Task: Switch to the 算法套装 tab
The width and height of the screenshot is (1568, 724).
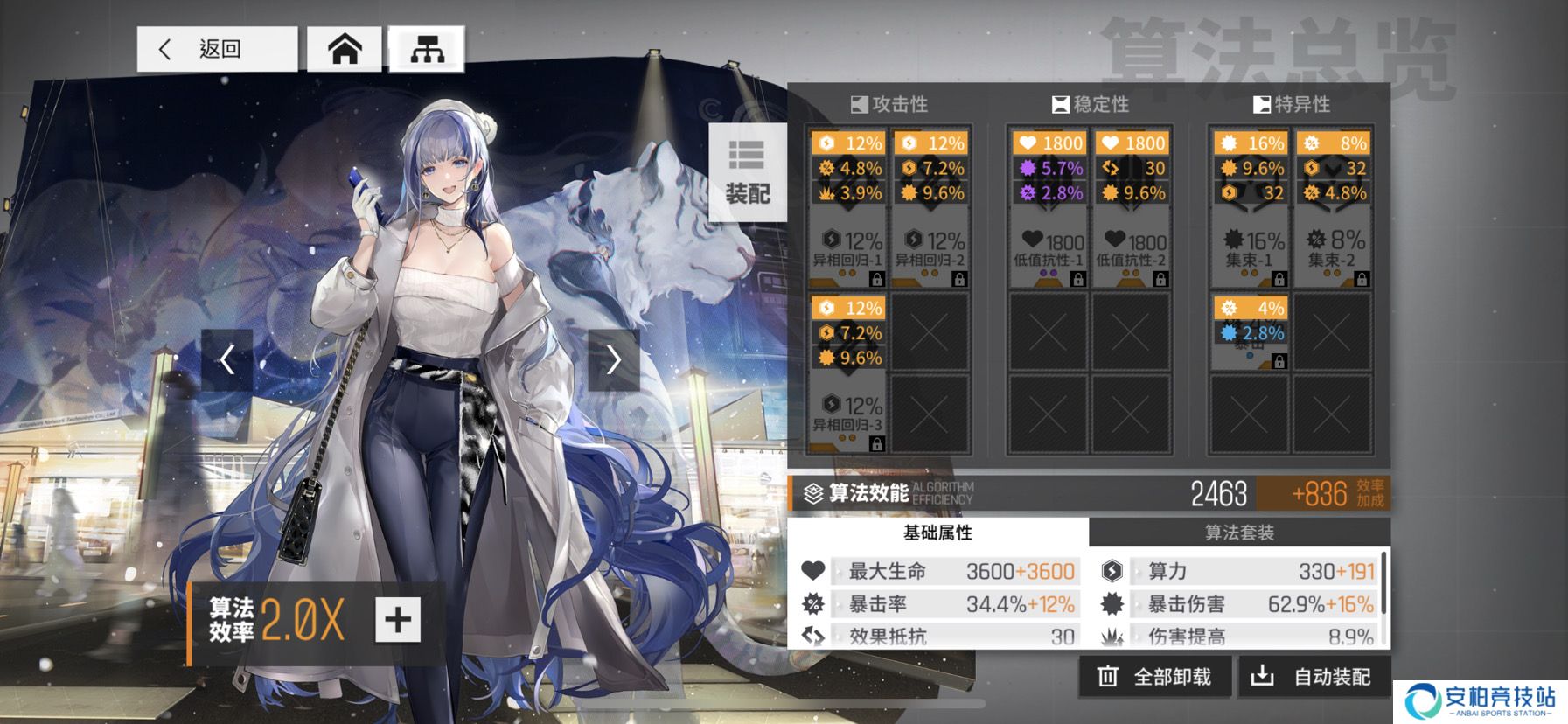Action: (1239, 533)
